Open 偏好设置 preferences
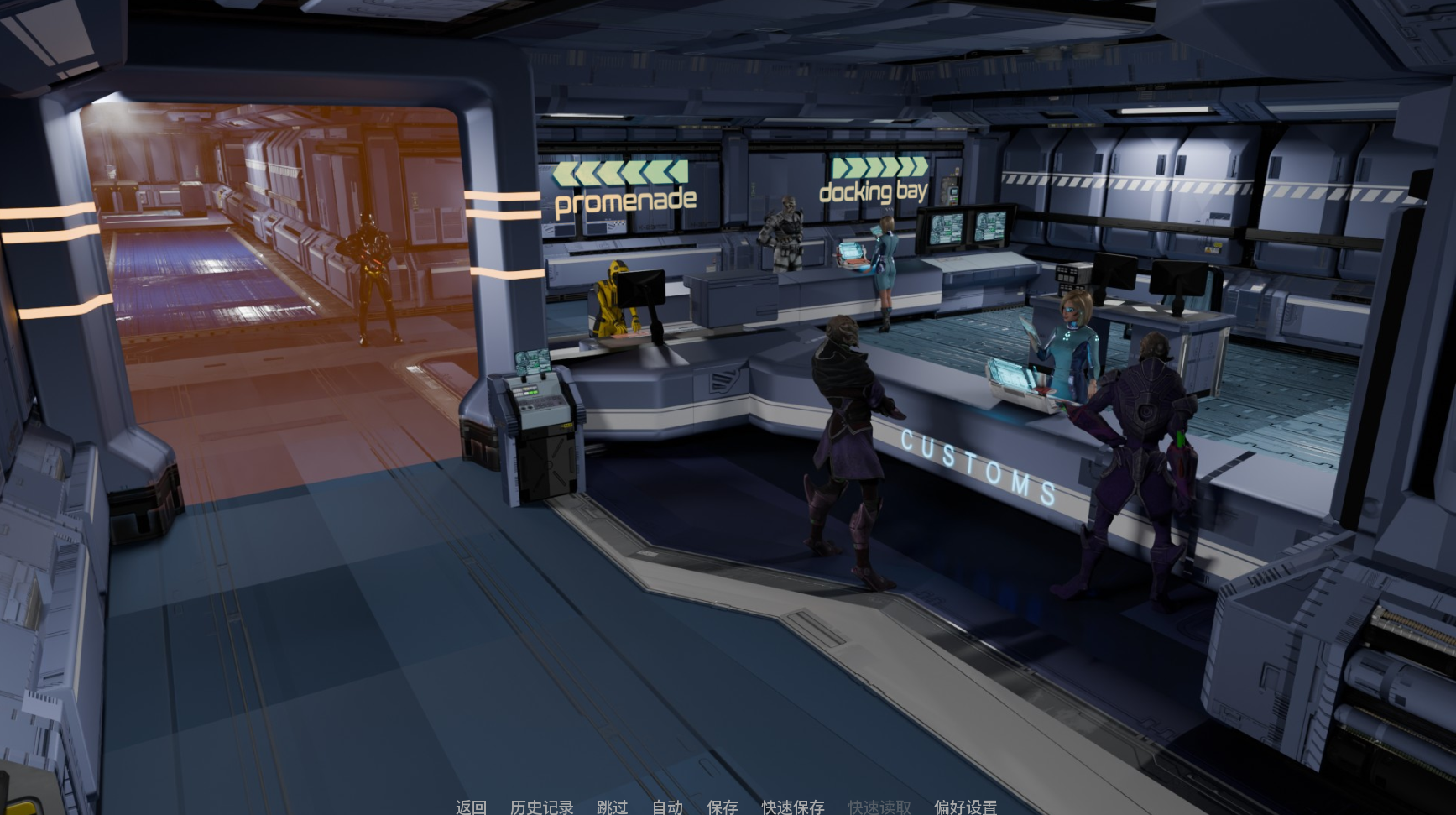The width and height of the screenshot is (1456, 815). click(965, 807)
